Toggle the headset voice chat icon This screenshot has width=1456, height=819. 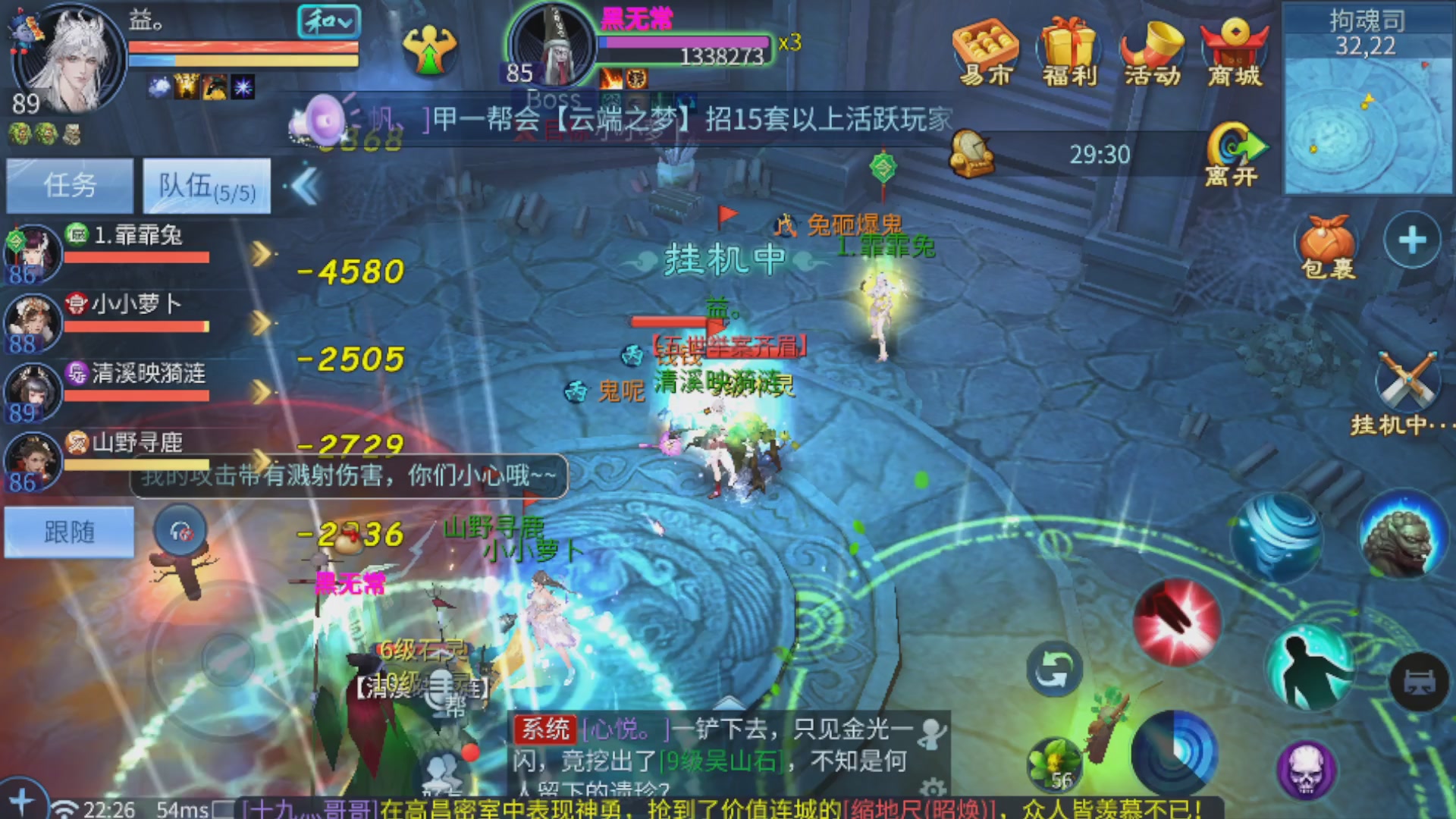180,531
